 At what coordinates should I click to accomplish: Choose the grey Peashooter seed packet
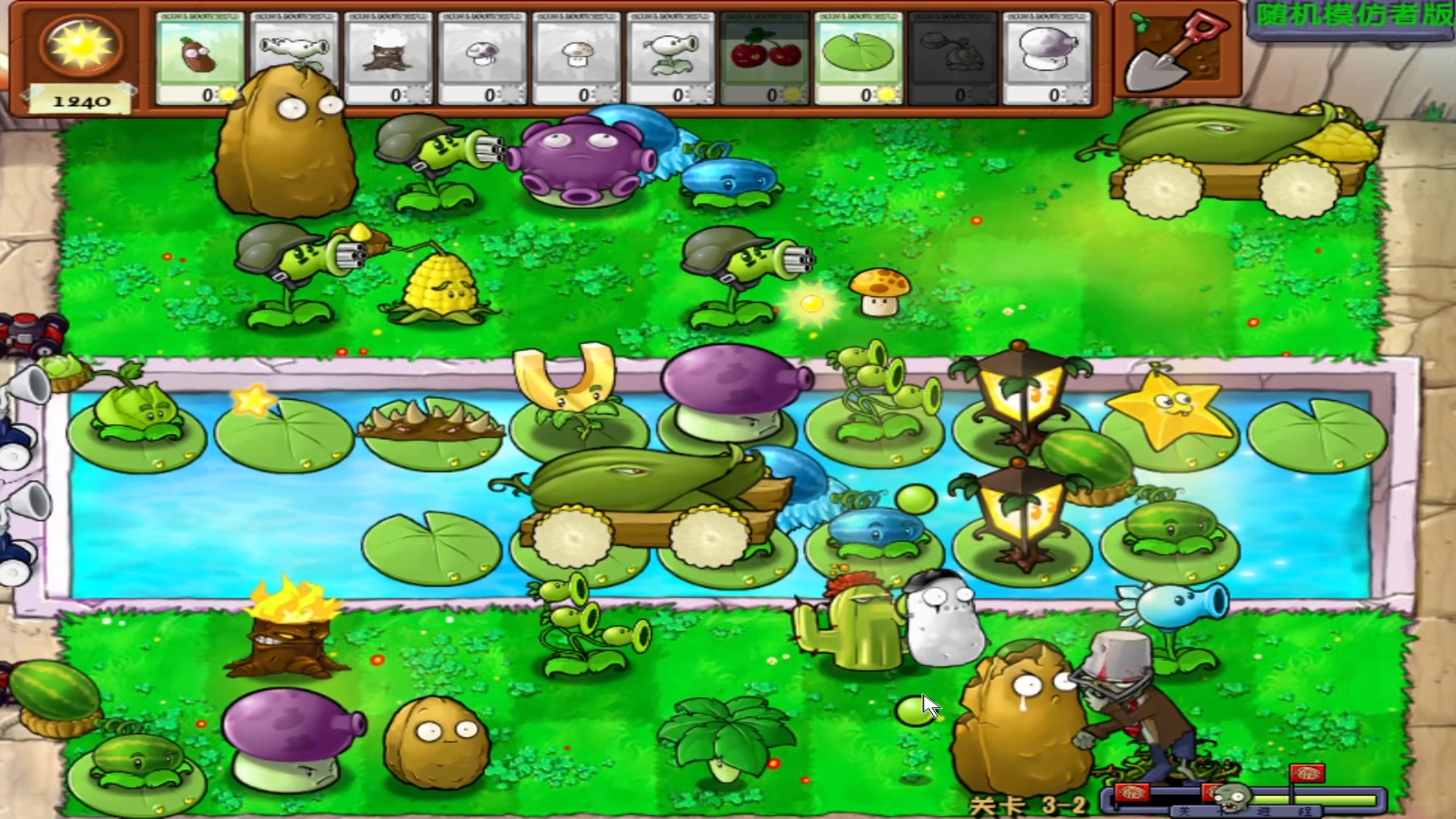670,58
